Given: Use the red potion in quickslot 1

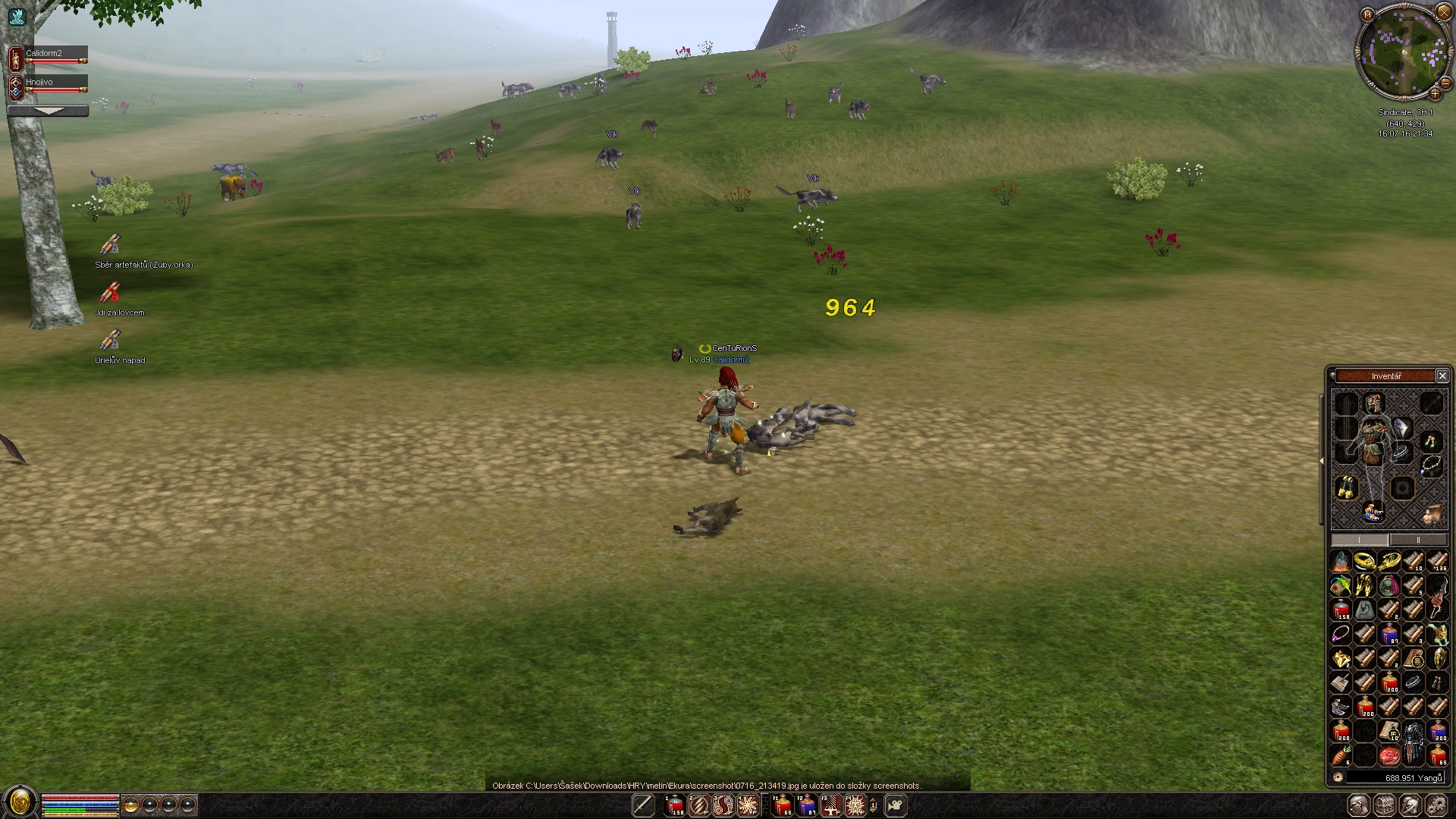Looking at the screenshot, I should 674,805.
